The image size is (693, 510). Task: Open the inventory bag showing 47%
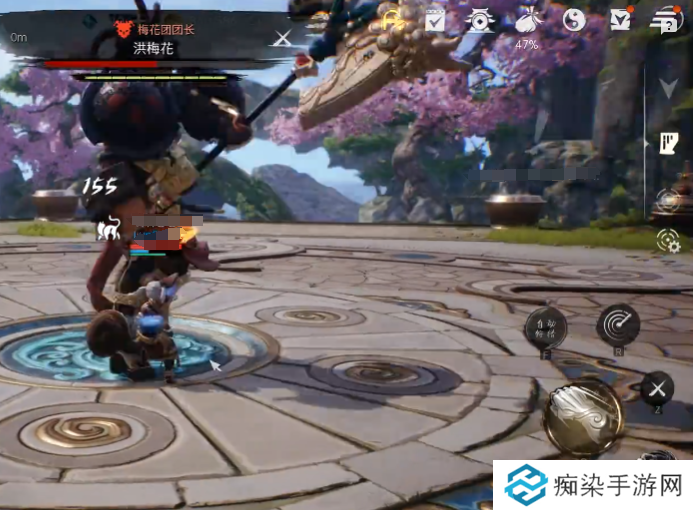[x=527, y=20]
